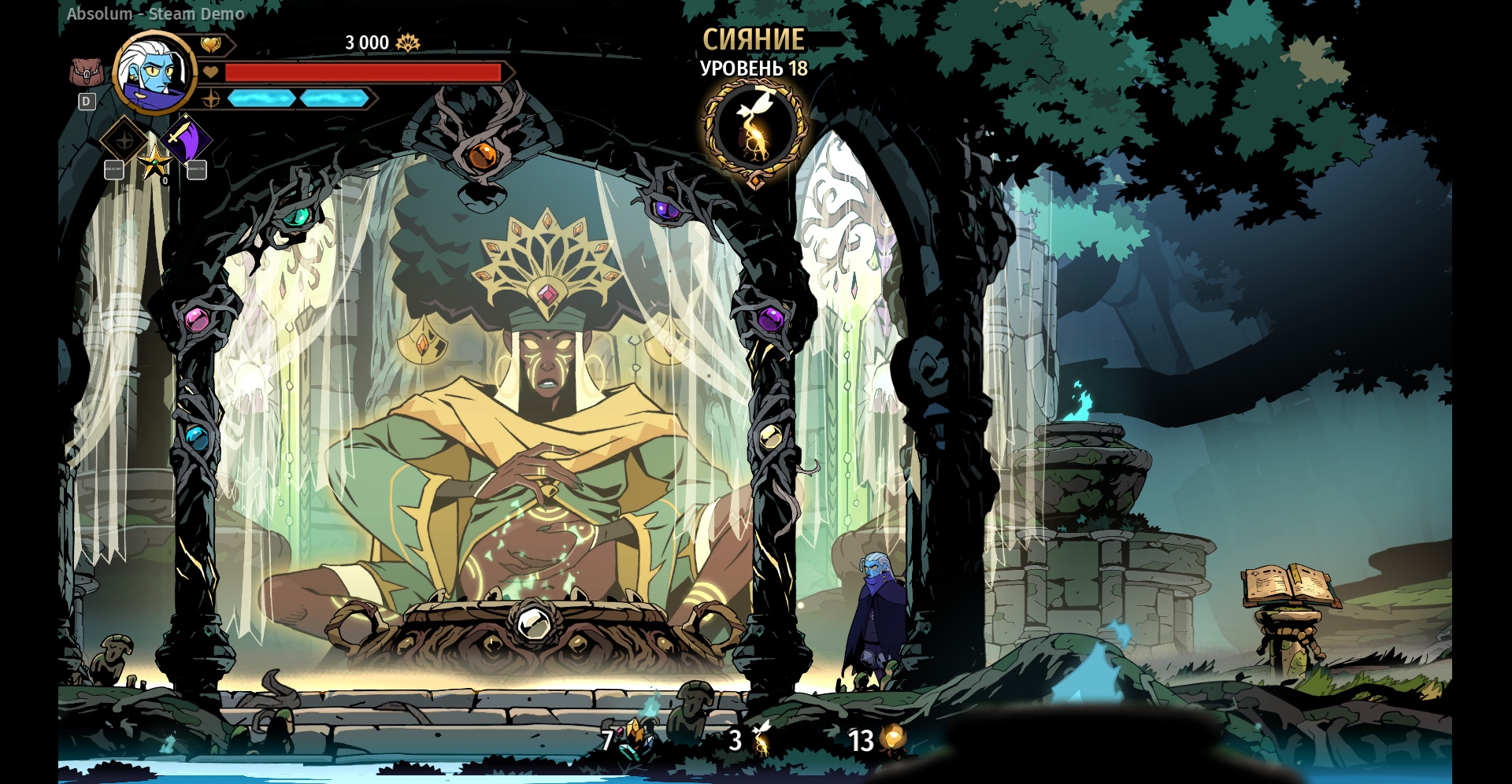Open the Сияние level 18 emblem
The width and height of the screenshot is (1512, 784).
point(754,128)
